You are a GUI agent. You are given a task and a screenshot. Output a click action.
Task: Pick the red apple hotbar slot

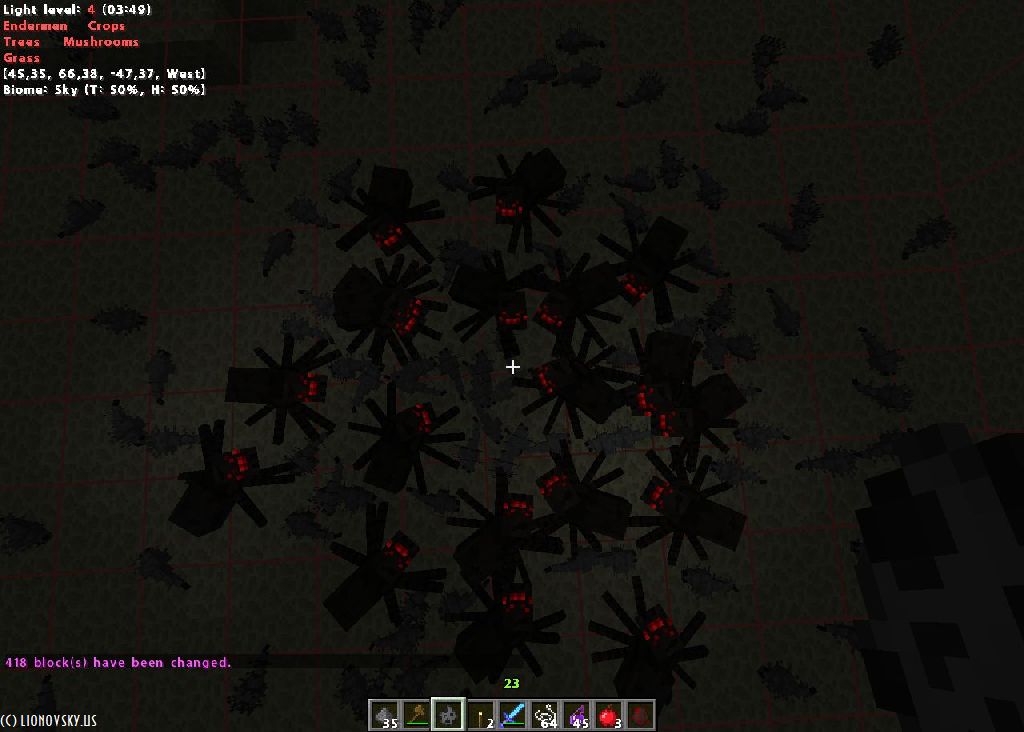tap(608, 715)
